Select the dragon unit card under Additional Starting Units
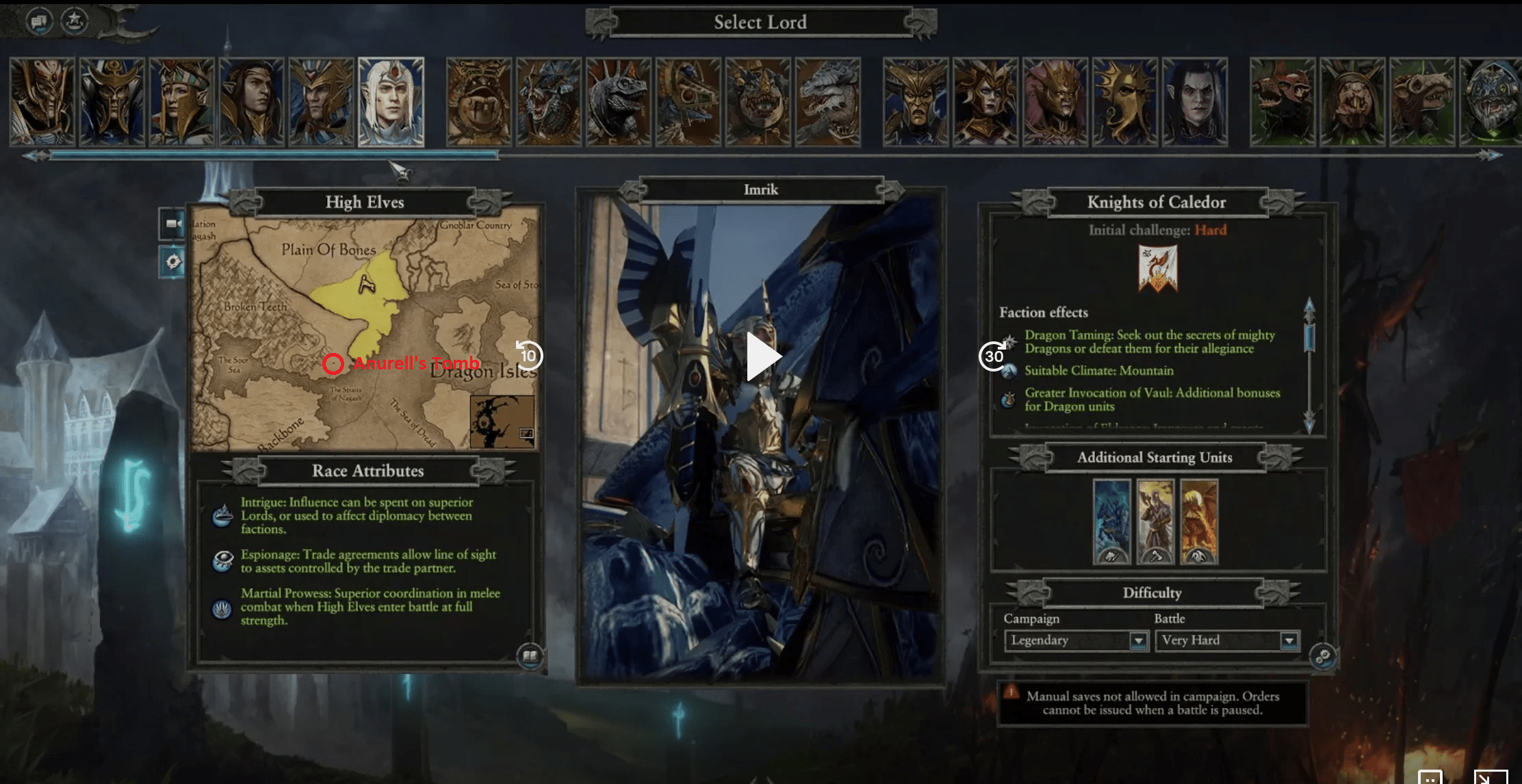Screen dimensions: 1522x784 [x=1200, y=522]
